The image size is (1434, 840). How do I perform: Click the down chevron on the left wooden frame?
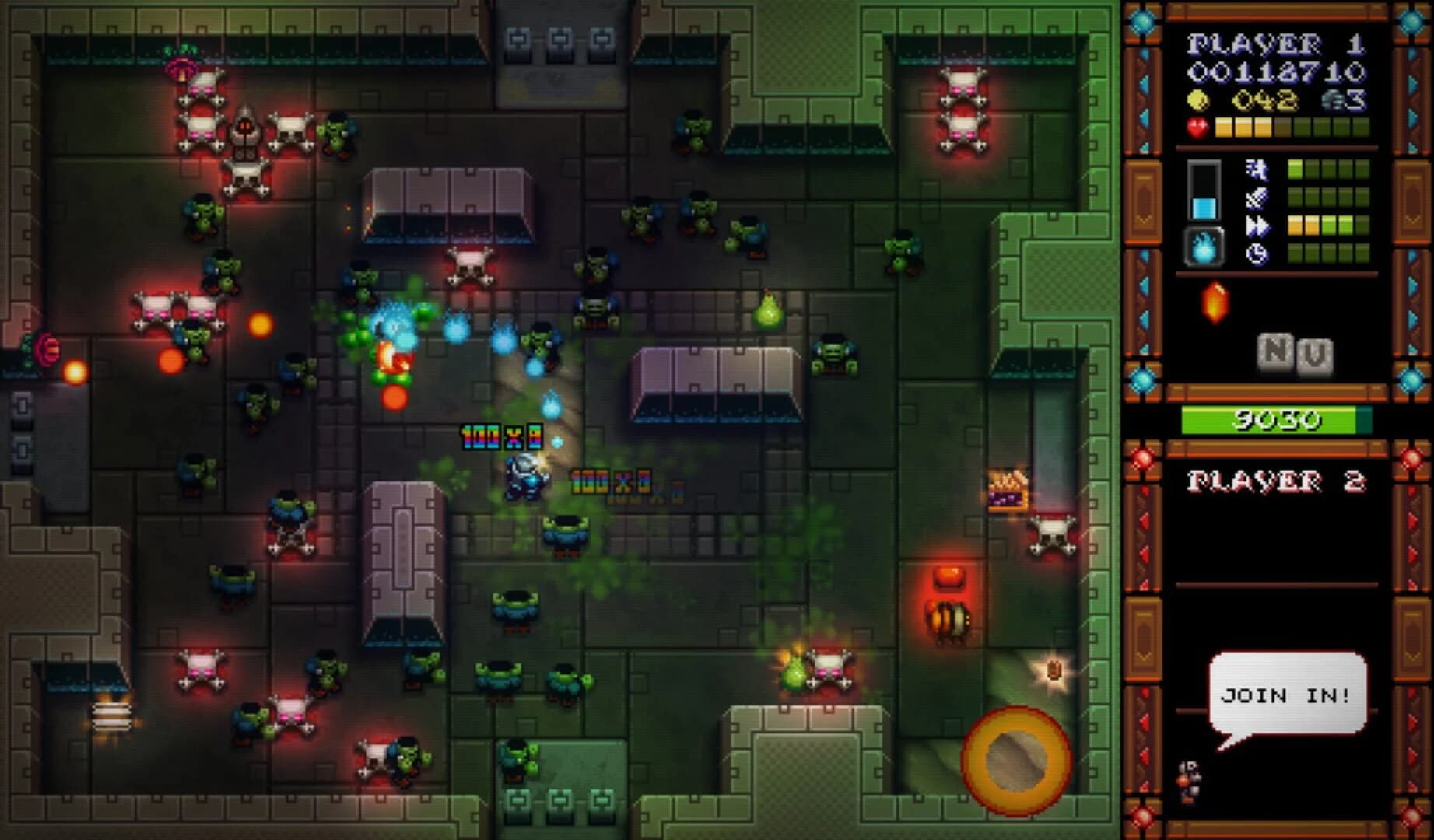point(1144,220)
